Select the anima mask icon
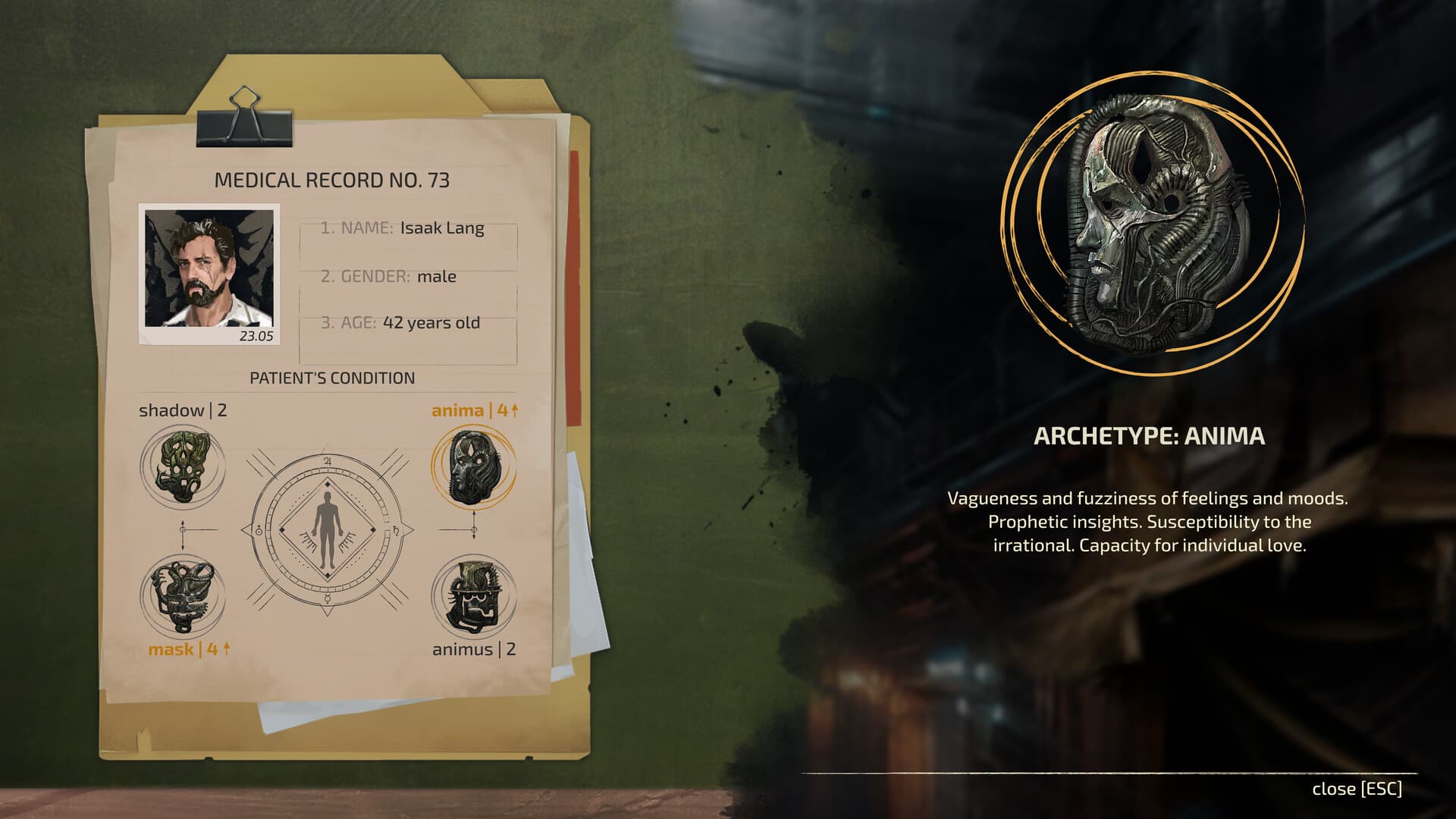The image size is (1456, 819). point(474,466)
